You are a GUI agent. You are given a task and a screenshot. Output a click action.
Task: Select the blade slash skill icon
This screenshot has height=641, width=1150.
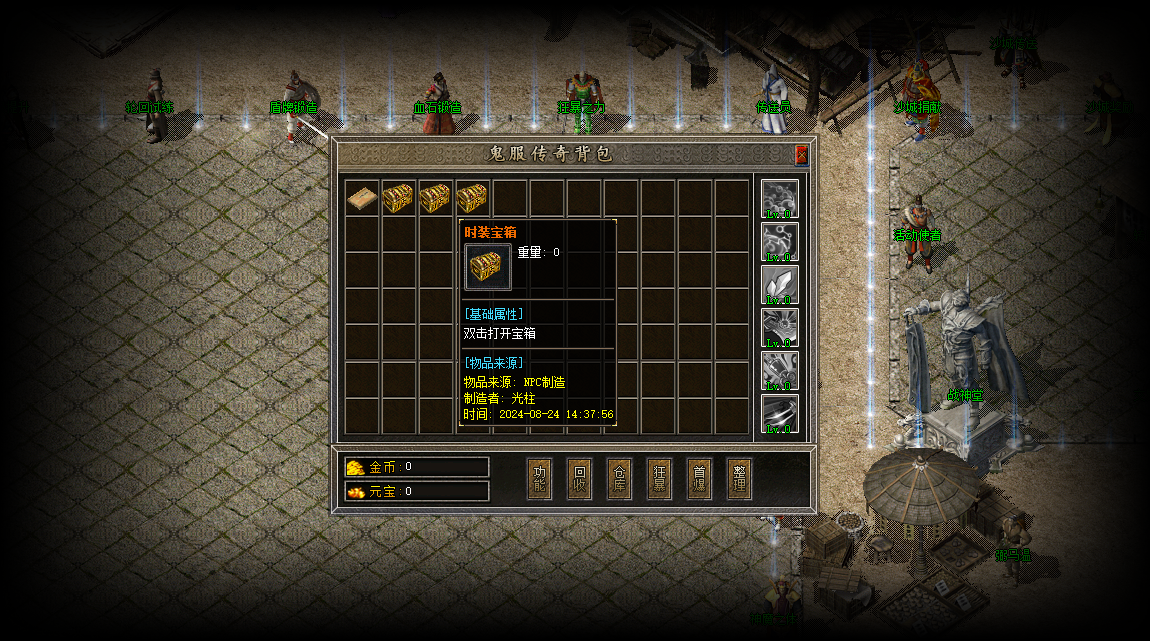(x=780, y=413)
